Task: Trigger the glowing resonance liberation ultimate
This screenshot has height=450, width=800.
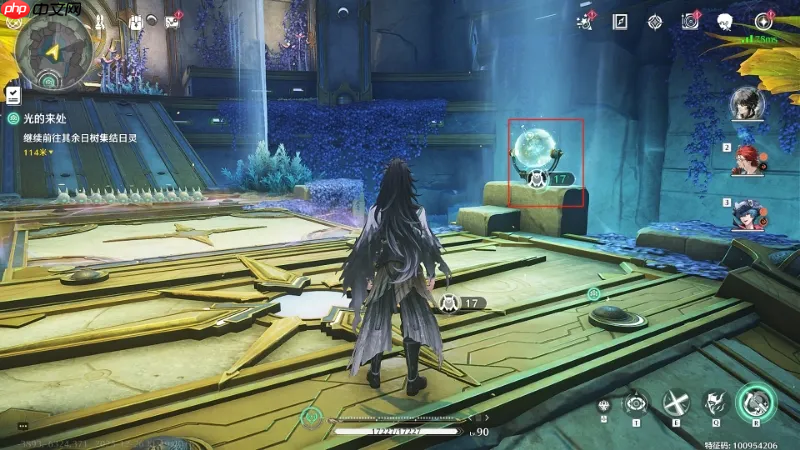Action: pos(756,402)
